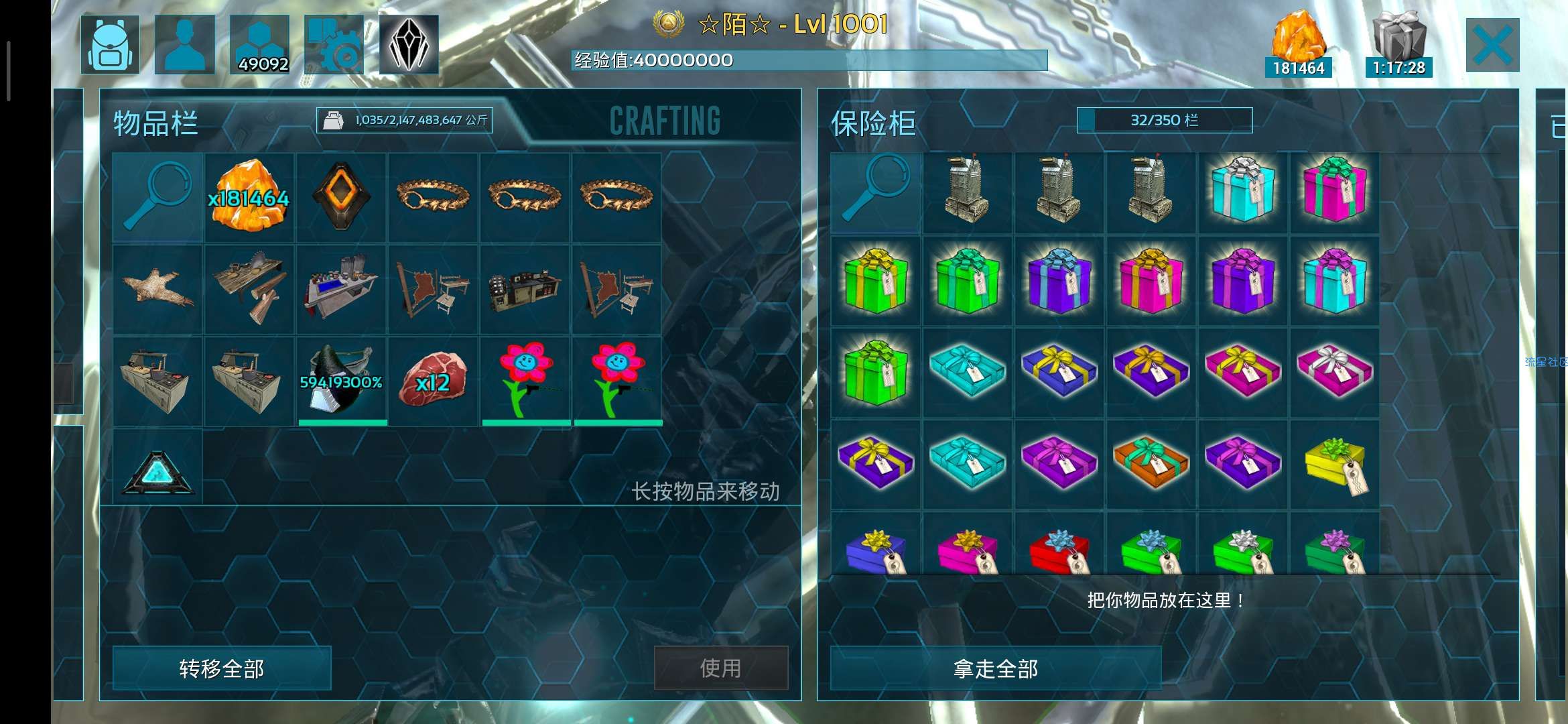Close the inventory screen

pos(1492,45)
